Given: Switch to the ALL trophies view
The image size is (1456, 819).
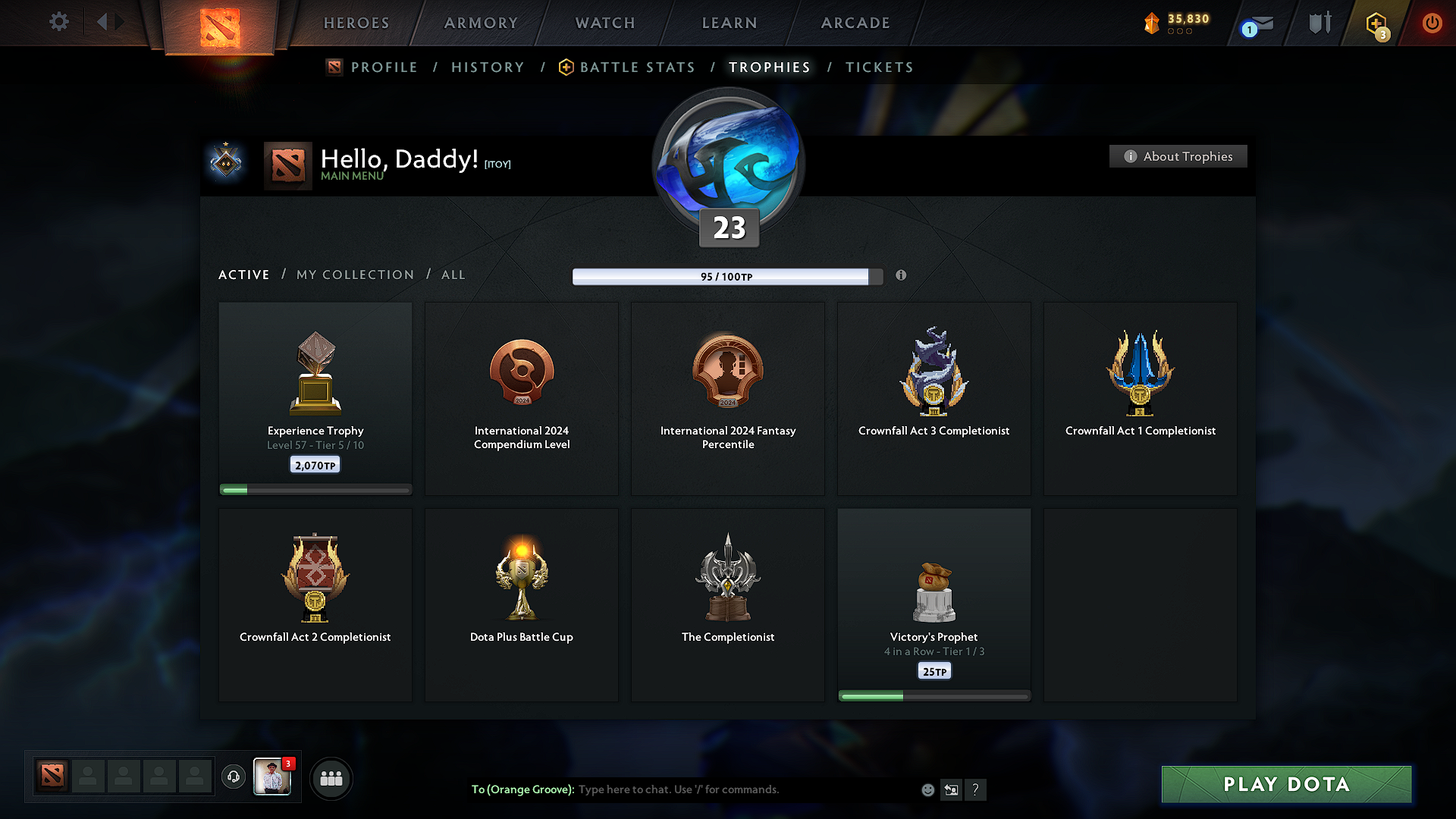Looking at the screenshot, I should [x=453, y=275].
